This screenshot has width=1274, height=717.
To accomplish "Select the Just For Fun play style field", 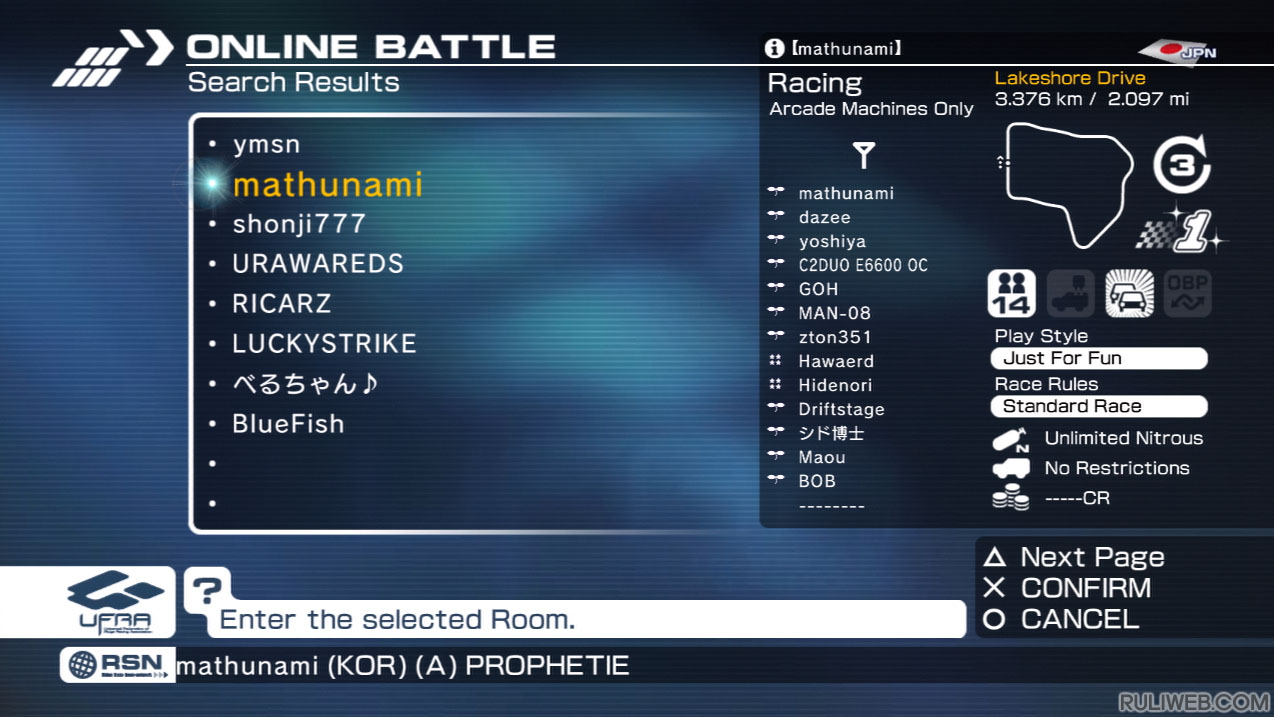I will click(1099, 358).
